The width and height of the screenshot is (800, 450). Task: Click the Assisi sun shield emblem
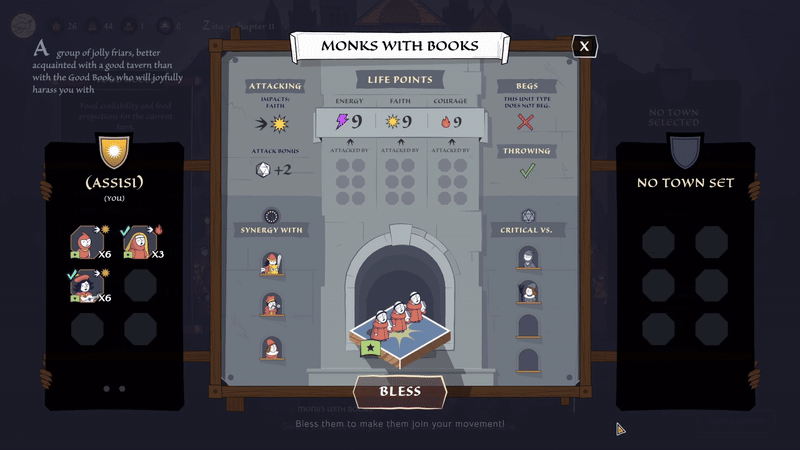pyautogui.click(x=113, y=153)
